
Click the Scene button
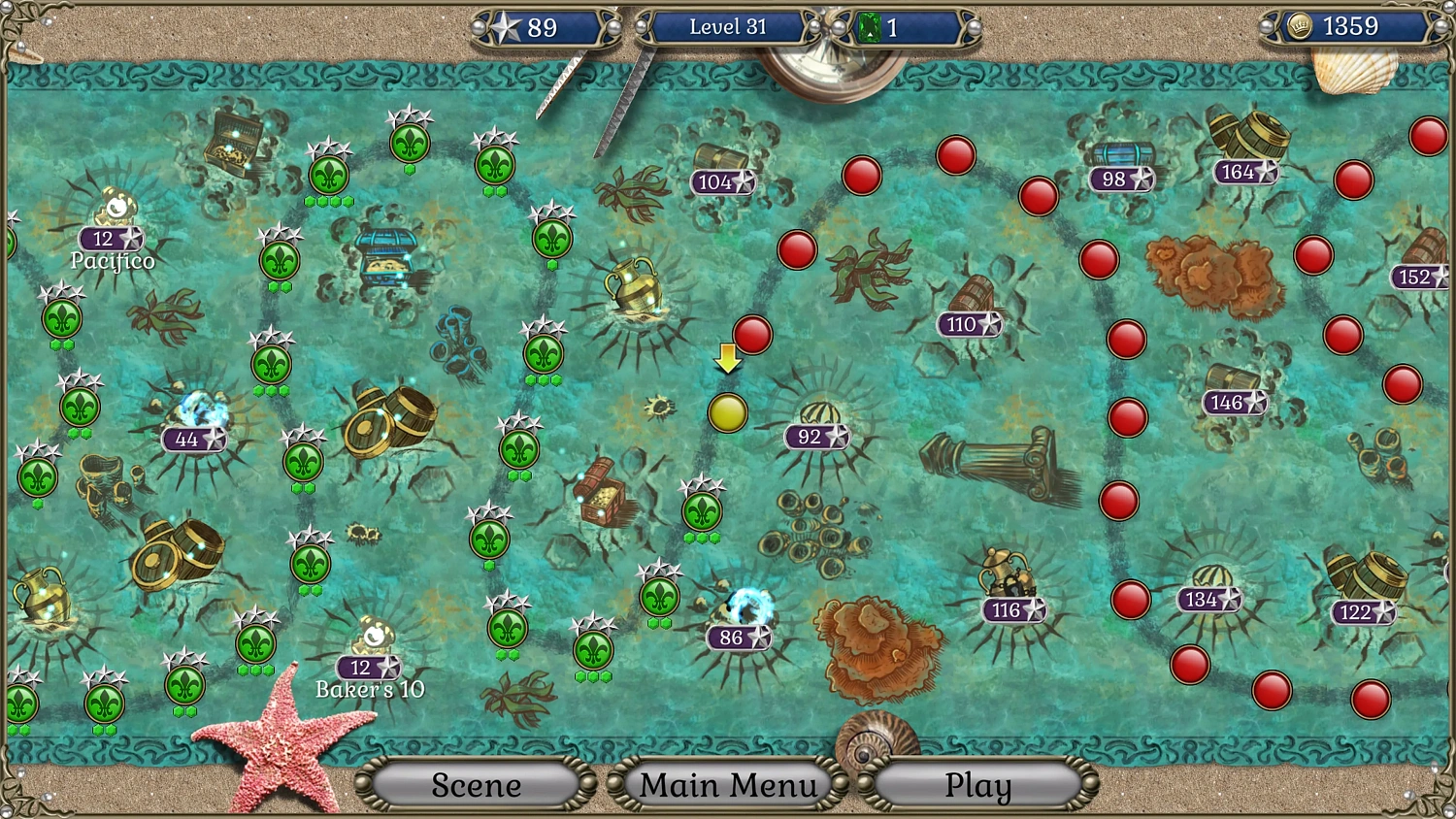pos(476,784)
